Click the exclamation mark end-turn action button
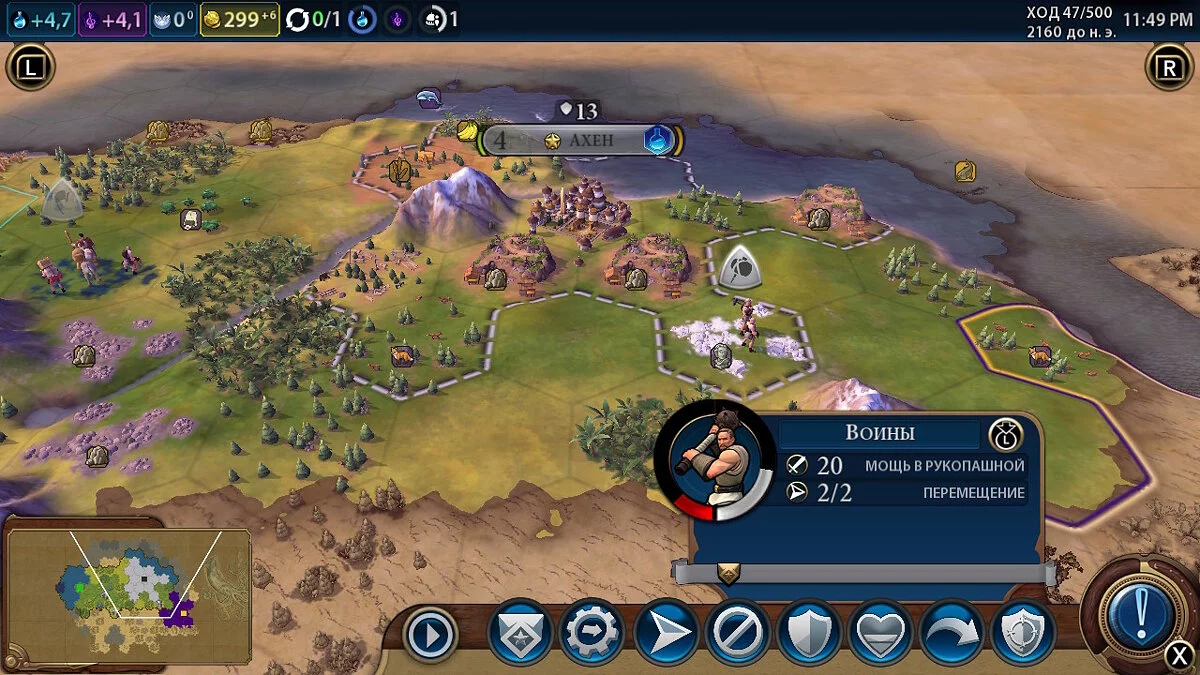 tap(1140, 615)
